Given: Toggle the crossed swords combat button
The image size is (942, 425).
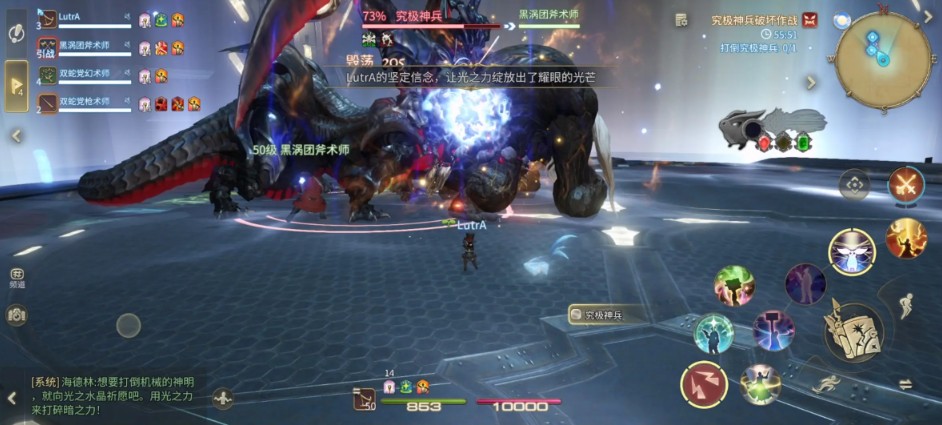Looking at the screenshot, I should coord(906,185).
